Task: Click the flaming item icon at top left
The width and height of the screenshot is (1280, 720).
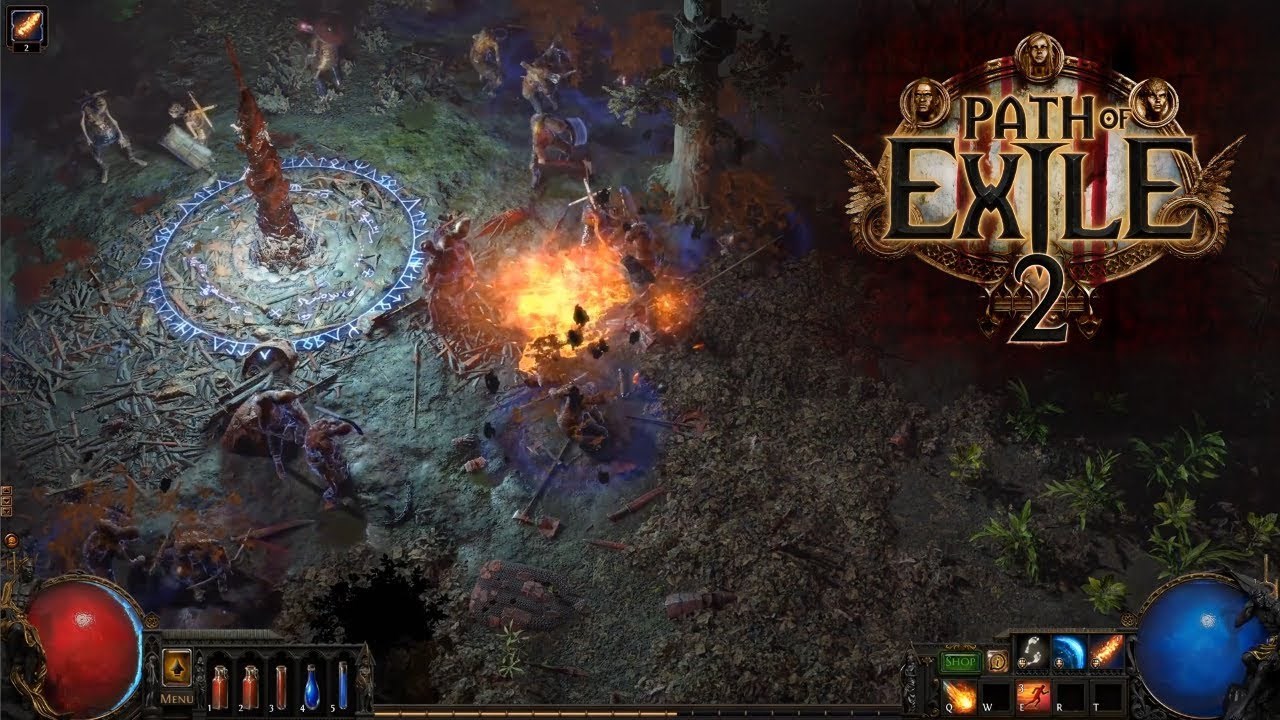Action: tap(27, 25)
